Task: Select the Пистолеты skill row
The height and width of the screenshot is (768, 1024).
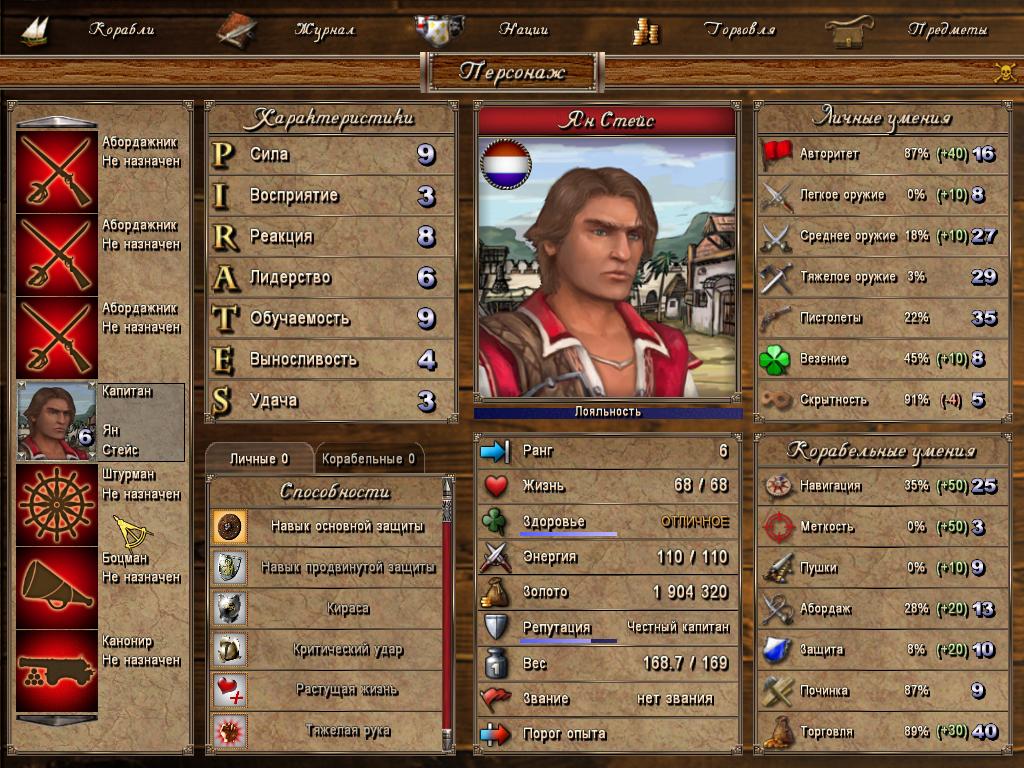Action: click(880, 318)
